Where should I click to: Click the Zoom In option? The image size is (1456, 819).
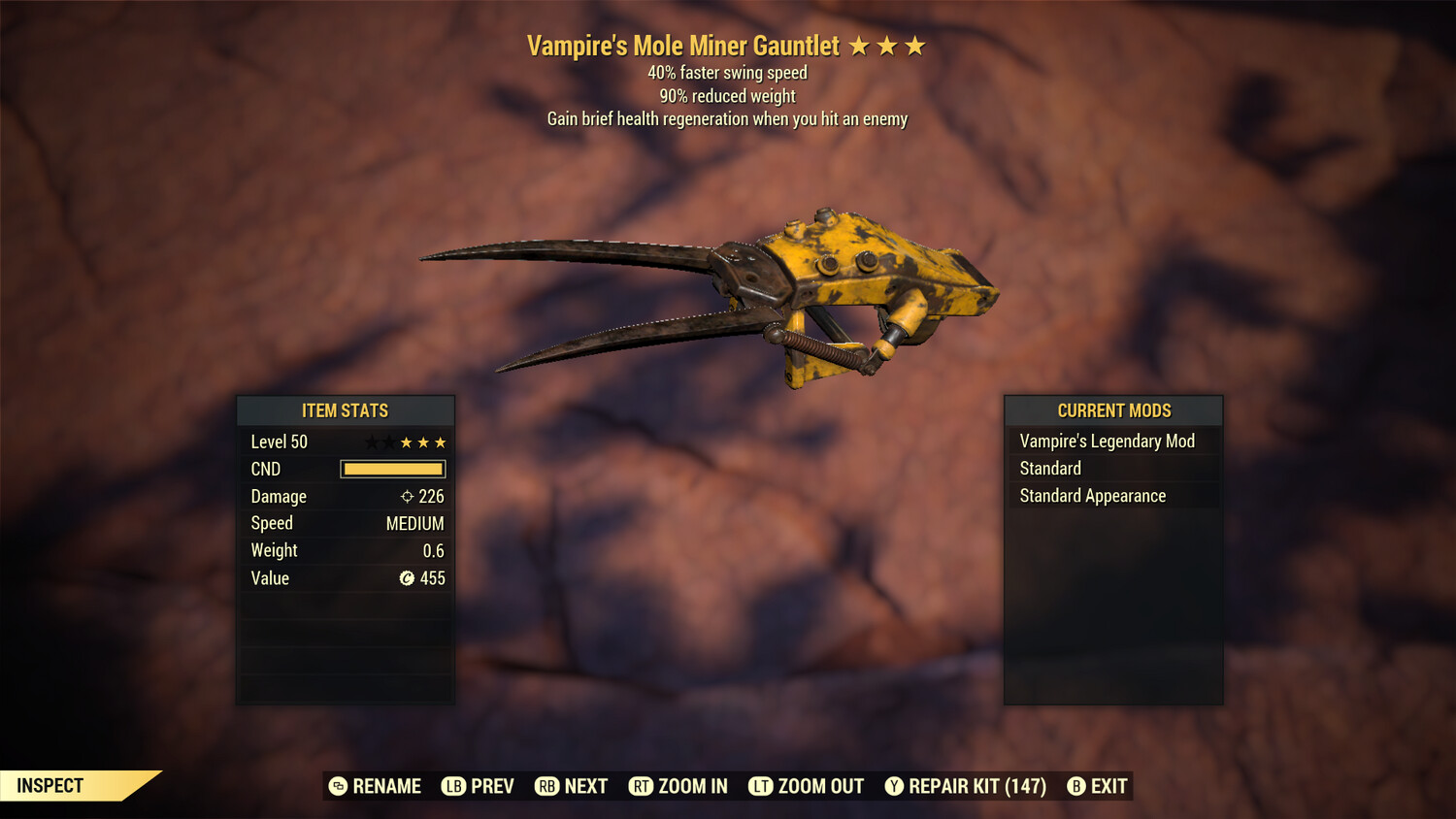[678, 786]
